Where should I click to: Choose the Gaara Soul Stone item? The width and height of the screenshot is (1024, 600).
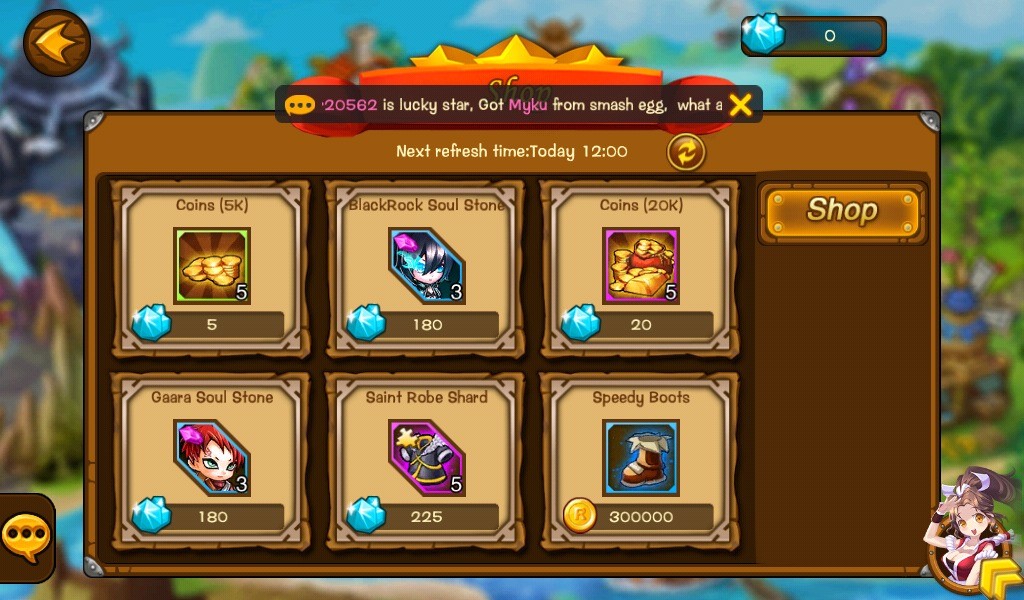211,460
